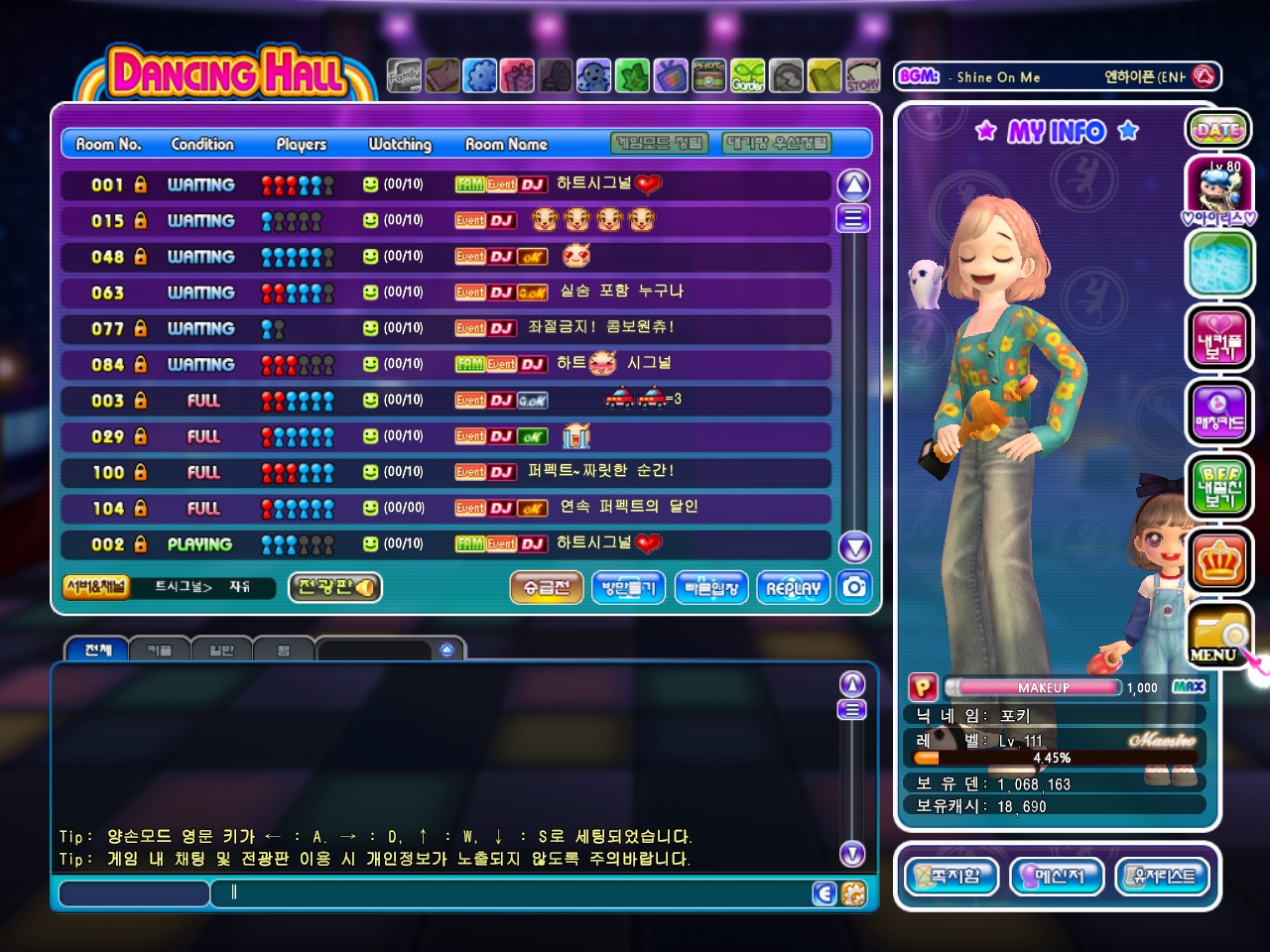The width and height of the screenshot is (1270, 952).
Task: Select the waiting room numbered 077
Action: [x=444, y=328]
